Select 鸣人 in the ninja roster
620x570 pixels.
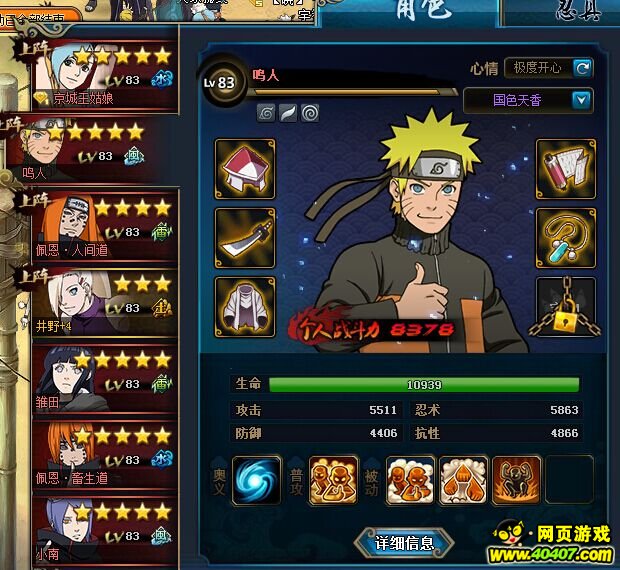click(90, 150)
